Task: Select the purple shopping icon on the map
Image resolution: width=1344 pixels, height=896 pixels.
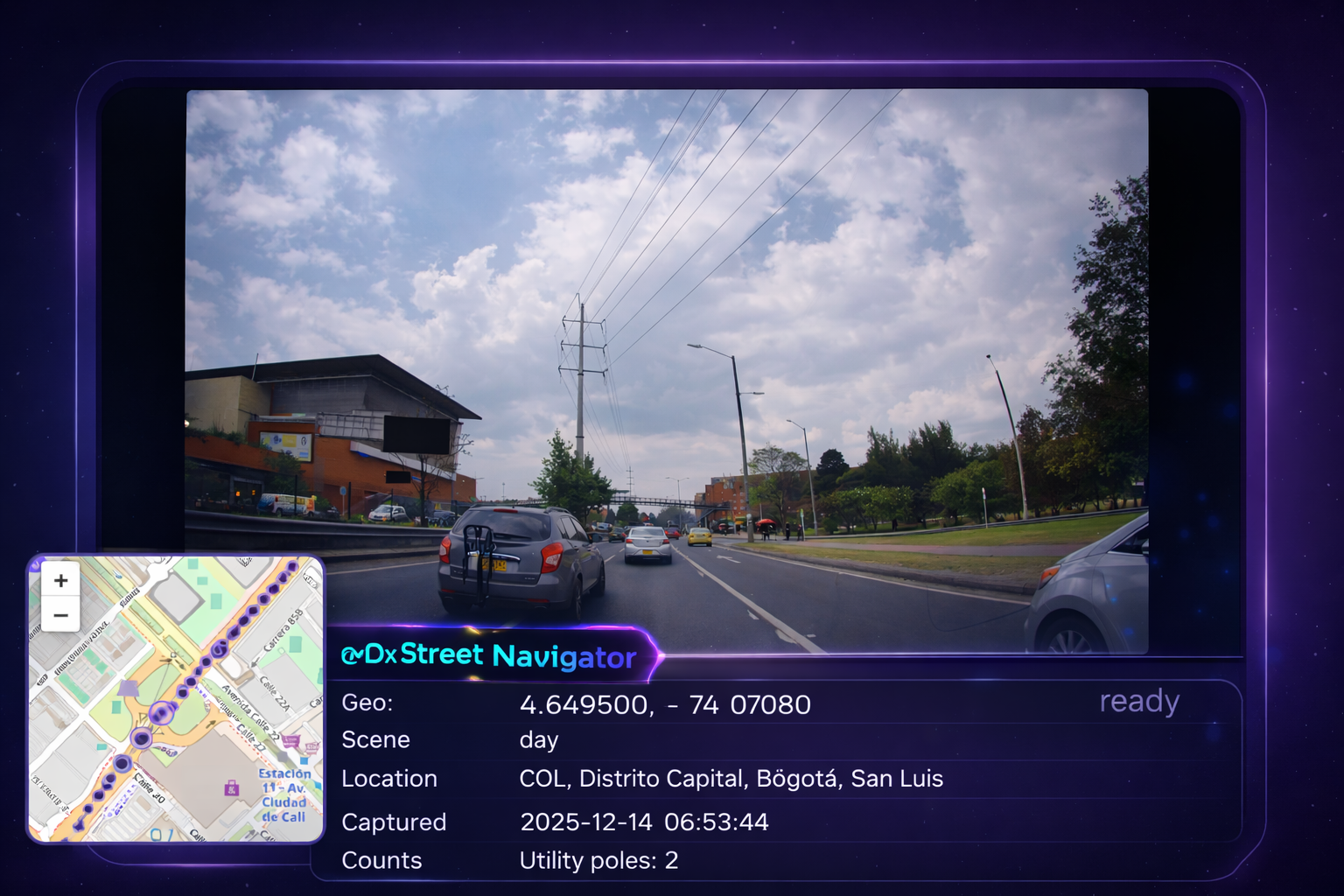Action: [x=231, y=787]
